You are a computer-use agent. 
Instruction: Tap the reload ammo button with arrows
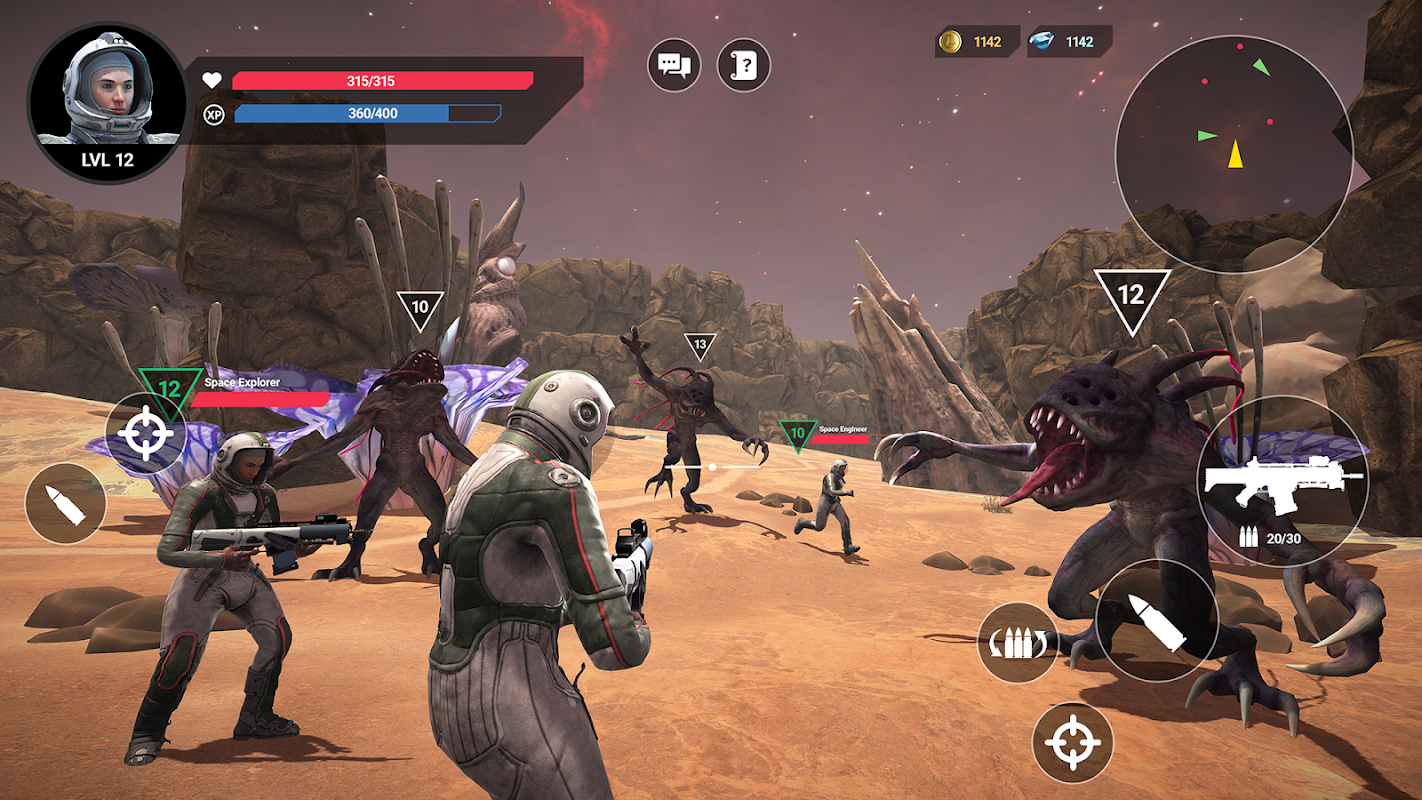(x=1018, y=643)
